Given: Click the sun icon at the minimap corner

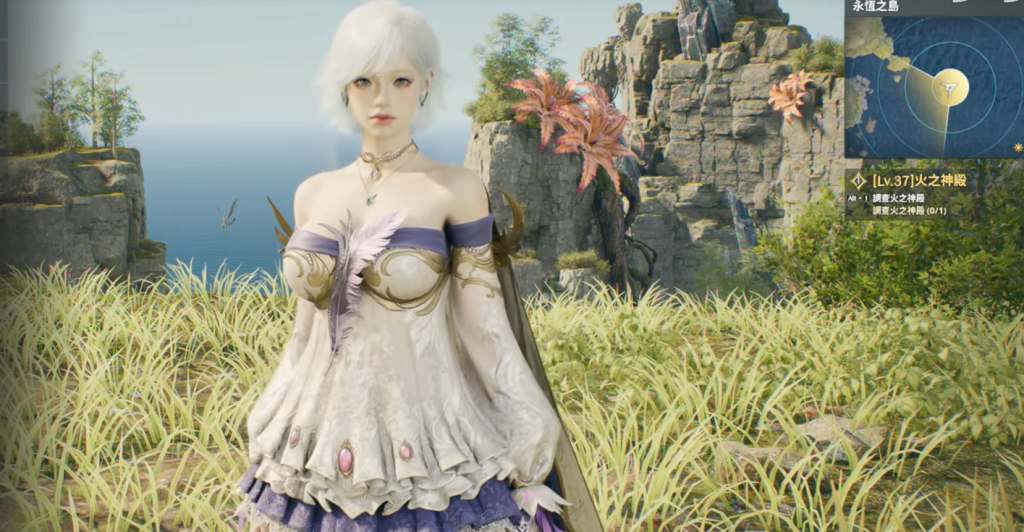Looking at the screenshot, I should click(x=1018, y=147).
